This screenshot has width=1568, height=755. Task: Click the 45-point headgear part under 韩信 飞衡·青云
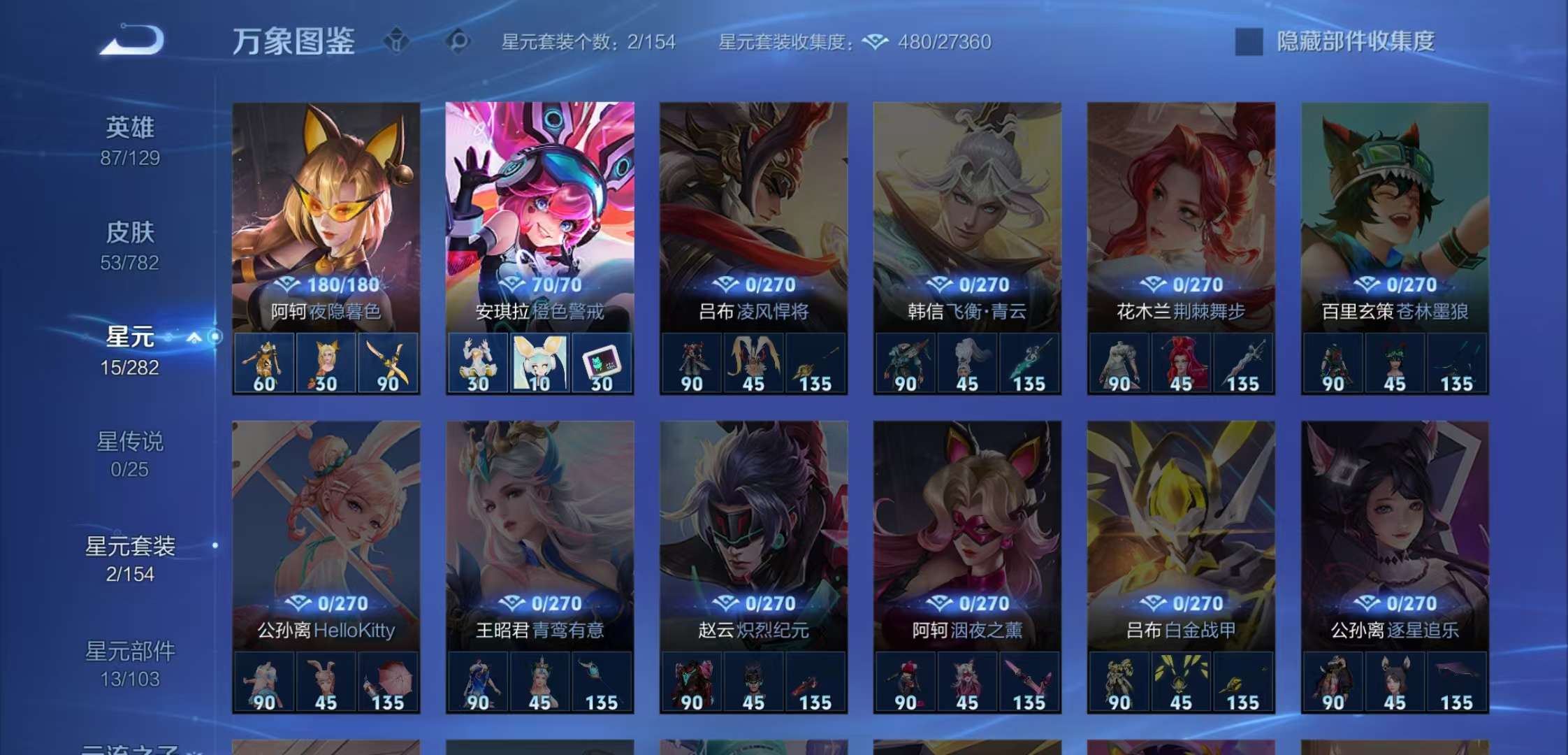(966, 362)
